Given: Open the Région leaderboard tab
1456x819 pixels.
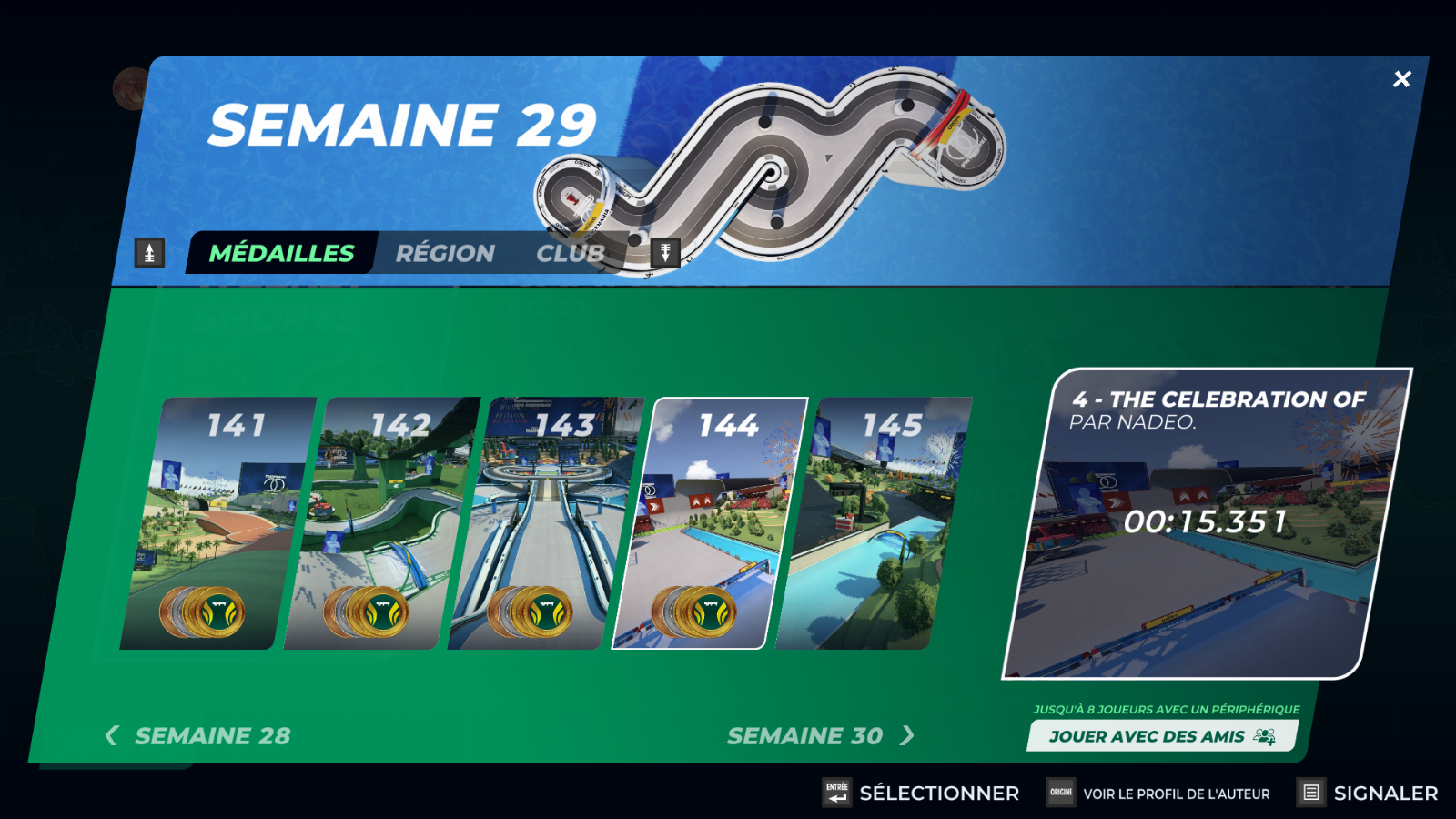Looking at the screenshot, I should 445,253.
